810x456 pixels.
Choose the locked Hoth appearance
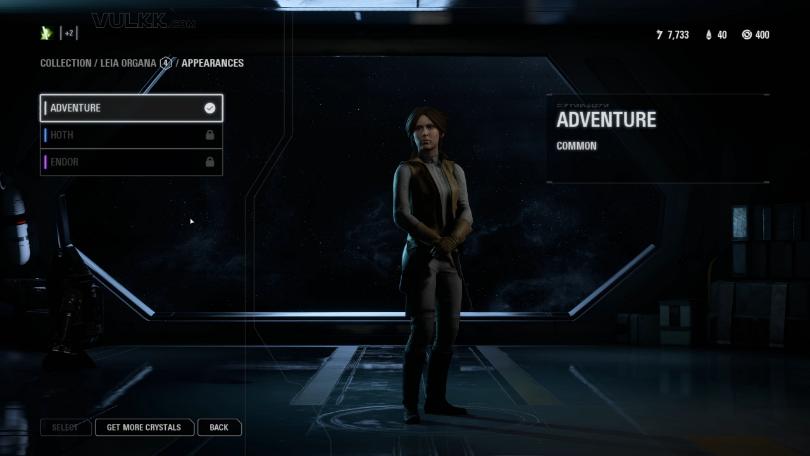tap(130, 135)
